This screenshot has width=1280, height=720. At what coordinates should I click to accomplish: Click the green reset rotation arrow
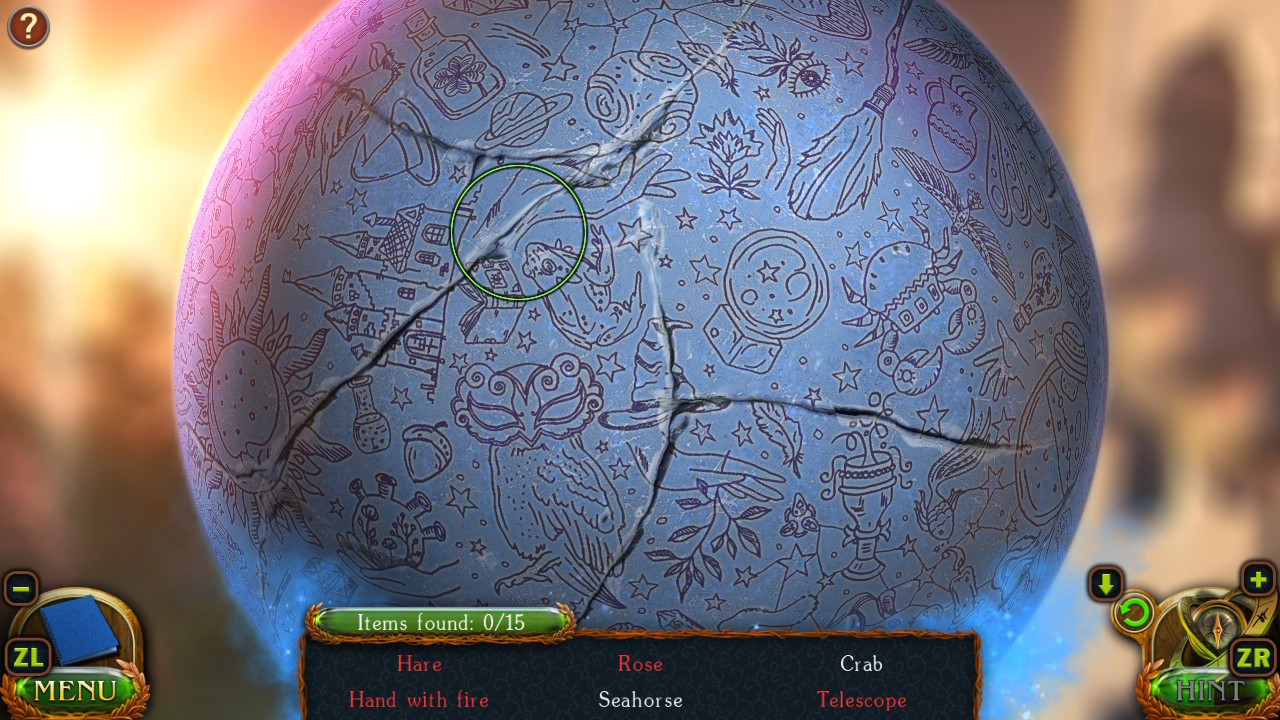[x=1135, y=613]
